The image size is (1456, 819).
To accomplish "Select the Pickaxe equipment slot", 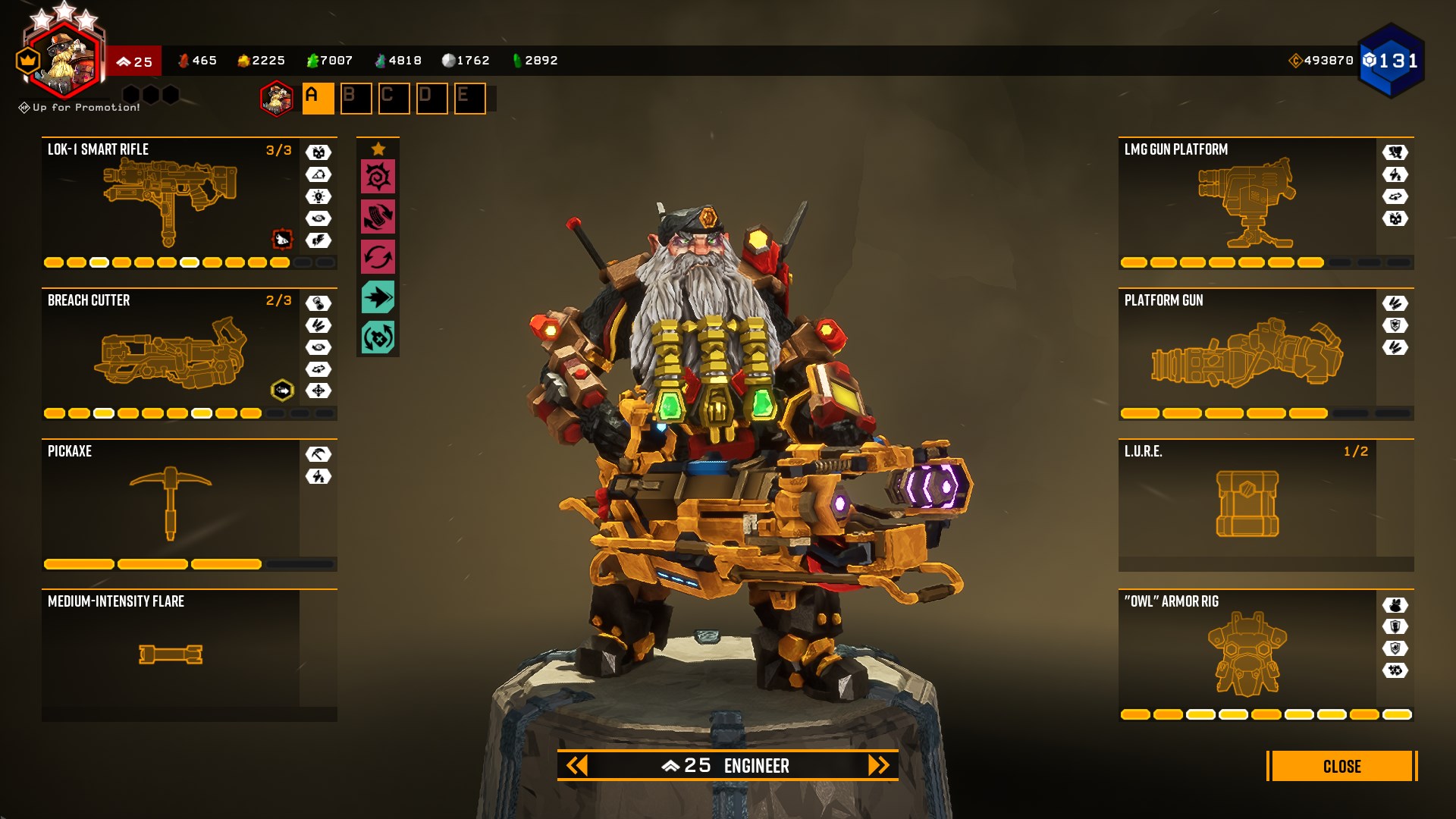I will point(171,504).
